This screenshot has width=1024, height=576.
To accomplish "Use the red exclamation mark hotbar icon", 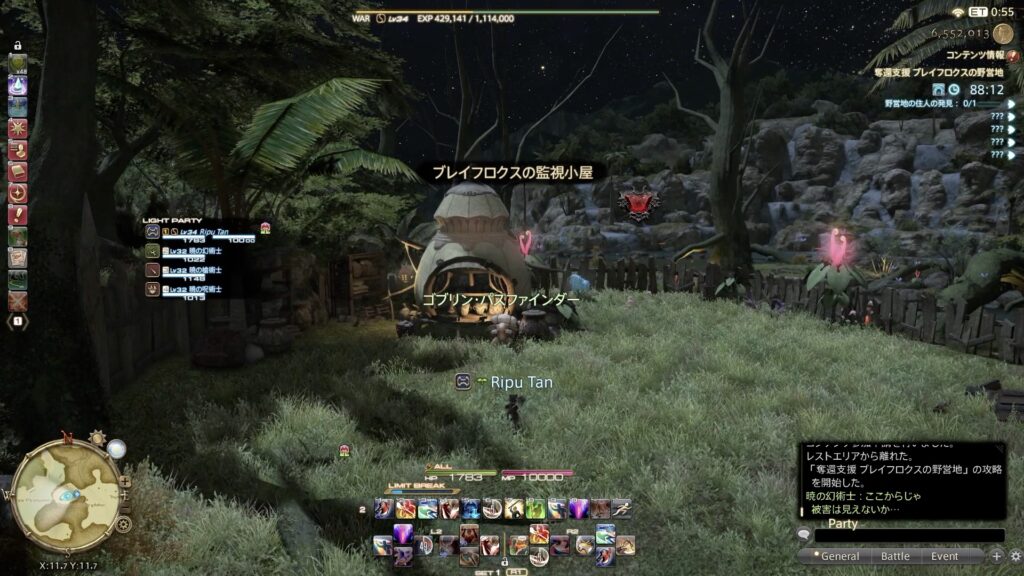I will pos(18,215).
